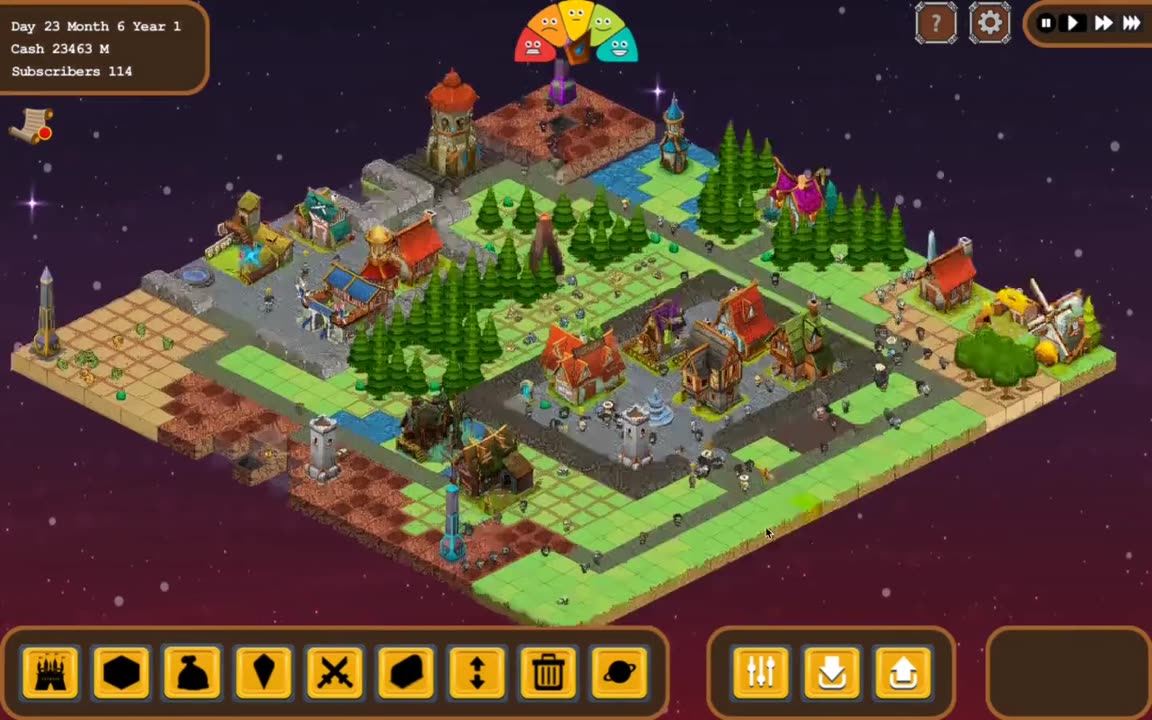1152x720 pixels.
Task: Click the colored mood faces gauge
Action: [x=576, y=32]
